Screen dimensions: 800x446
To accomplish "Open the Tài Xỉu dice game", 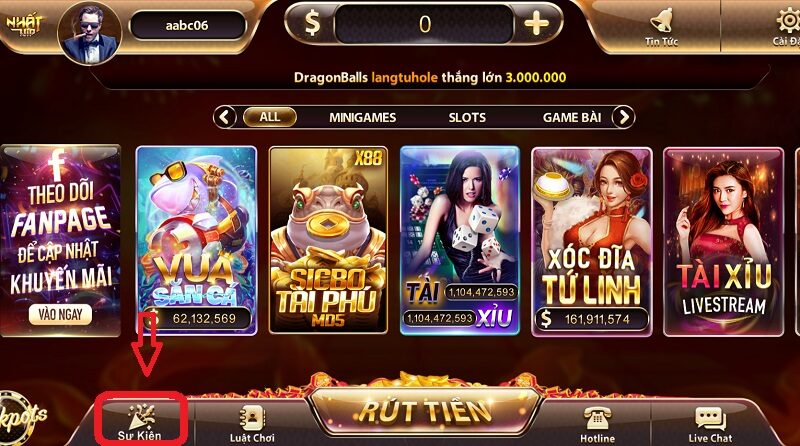I will pos(460,240).
